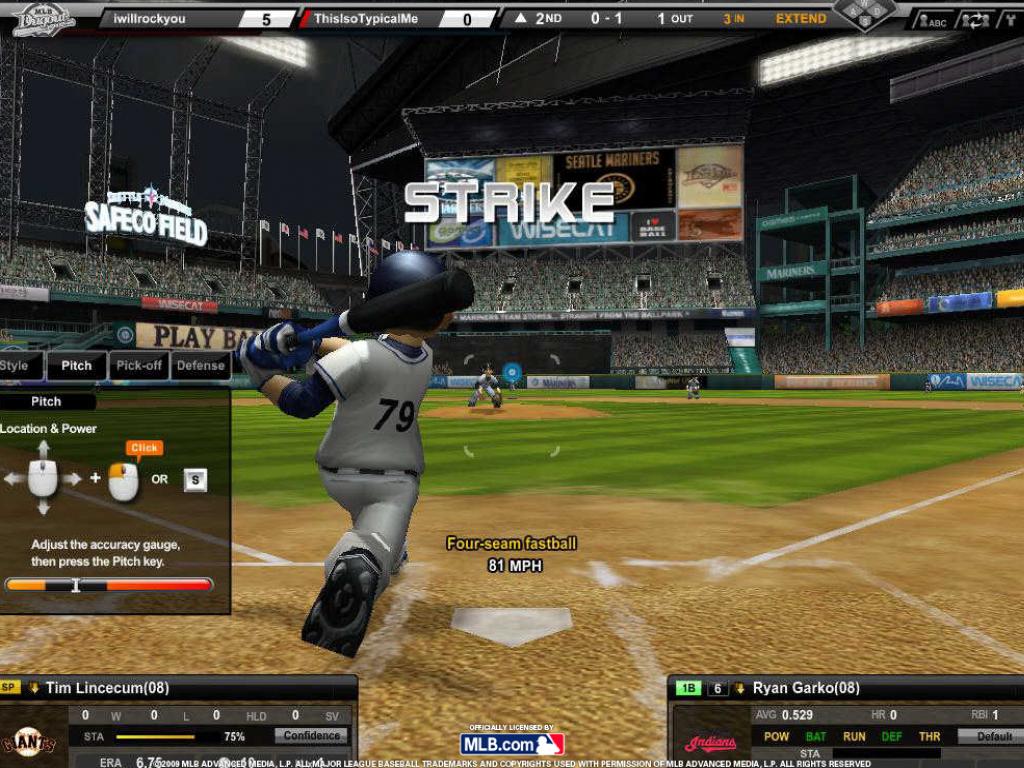The height and width of the screenshot is (768, 1024).
Task: Expand Tim Lincecum's arrow dropdown
Action: coord(33,688)
